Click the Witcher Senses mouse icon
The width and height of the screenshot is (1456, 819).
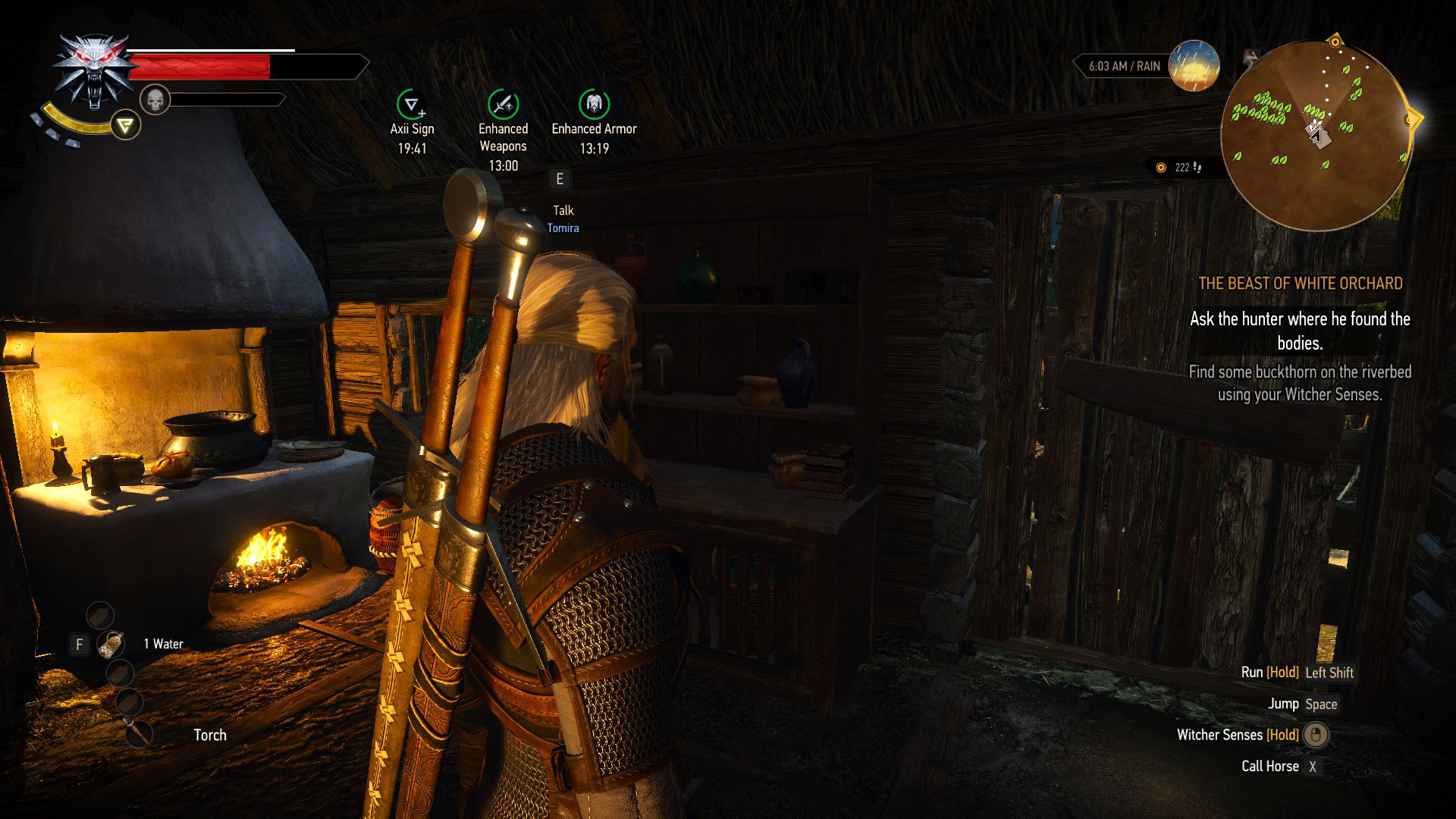[x=1316, y=735]
